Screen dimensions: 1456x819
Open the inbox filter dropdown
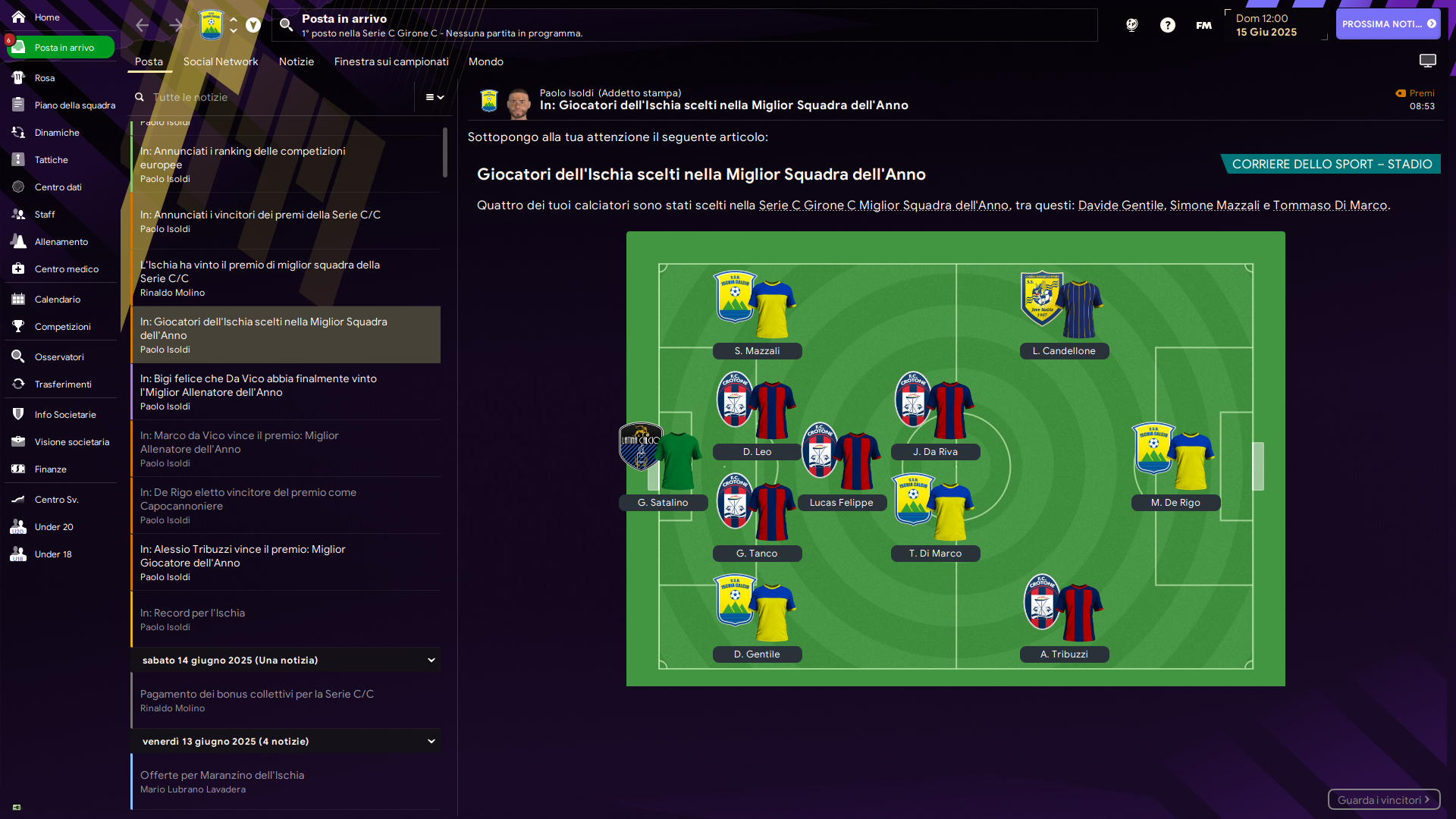pos(435,97)
